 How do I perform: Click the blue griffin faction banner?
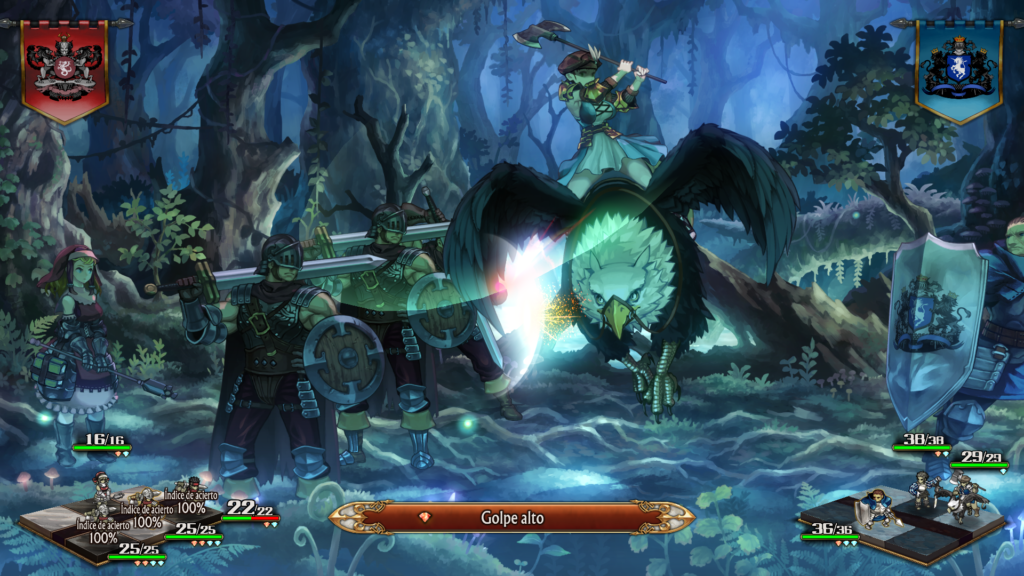point(958,68)
